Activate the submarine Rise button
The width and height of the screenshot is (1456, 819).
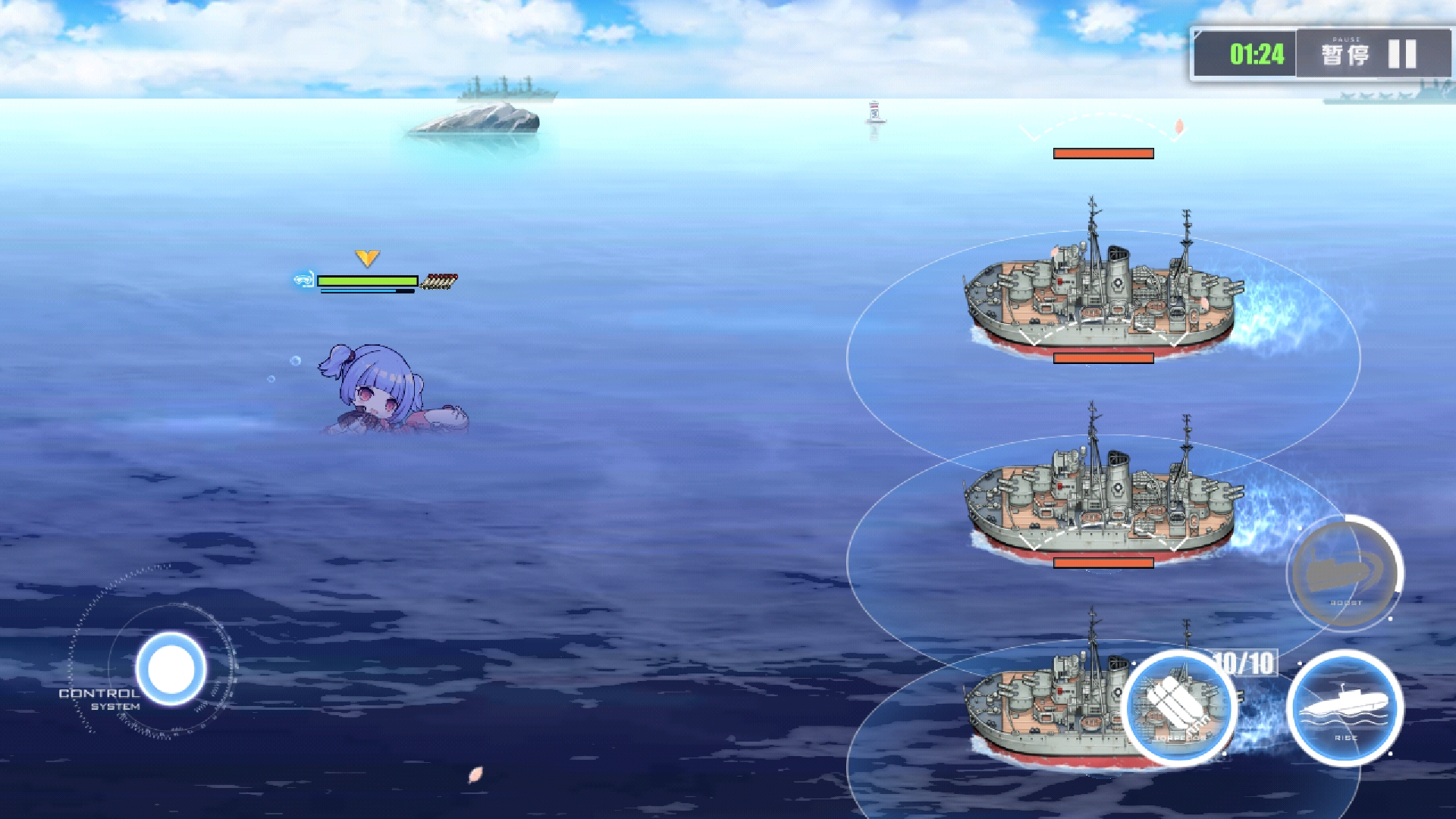(1345, 708)
